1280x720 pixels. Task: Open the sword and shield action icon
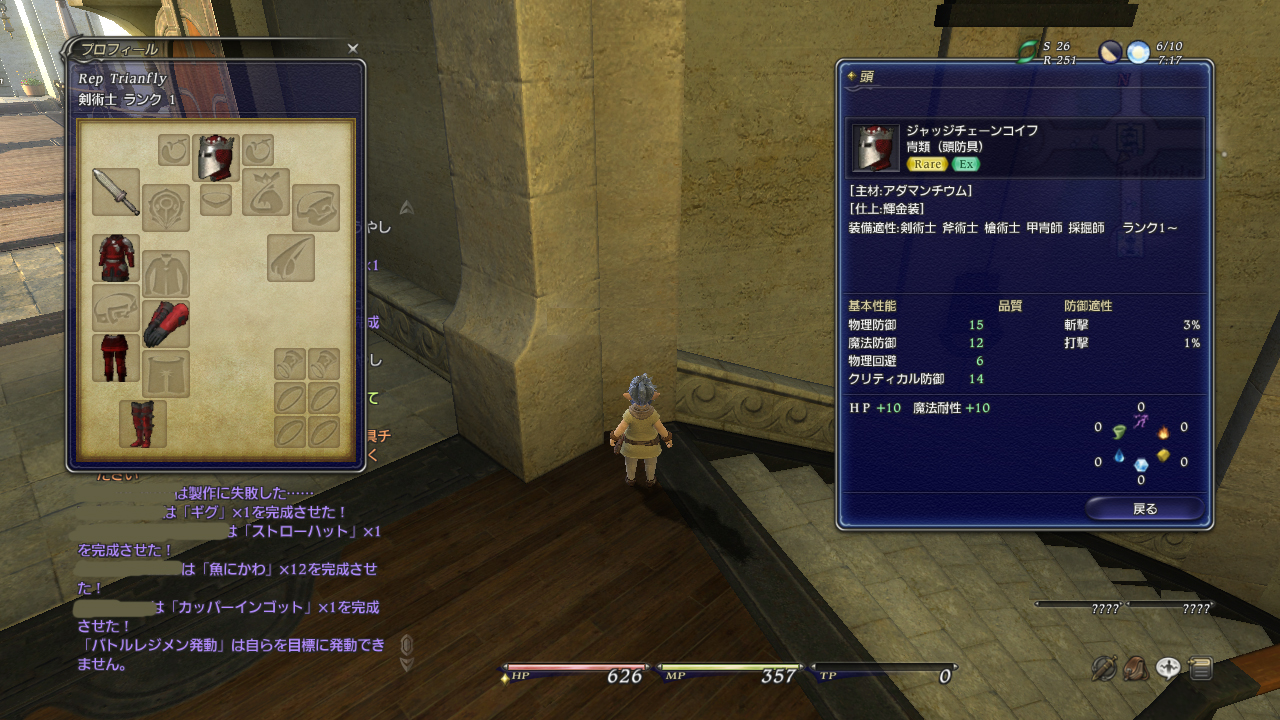click(1104, 668)
